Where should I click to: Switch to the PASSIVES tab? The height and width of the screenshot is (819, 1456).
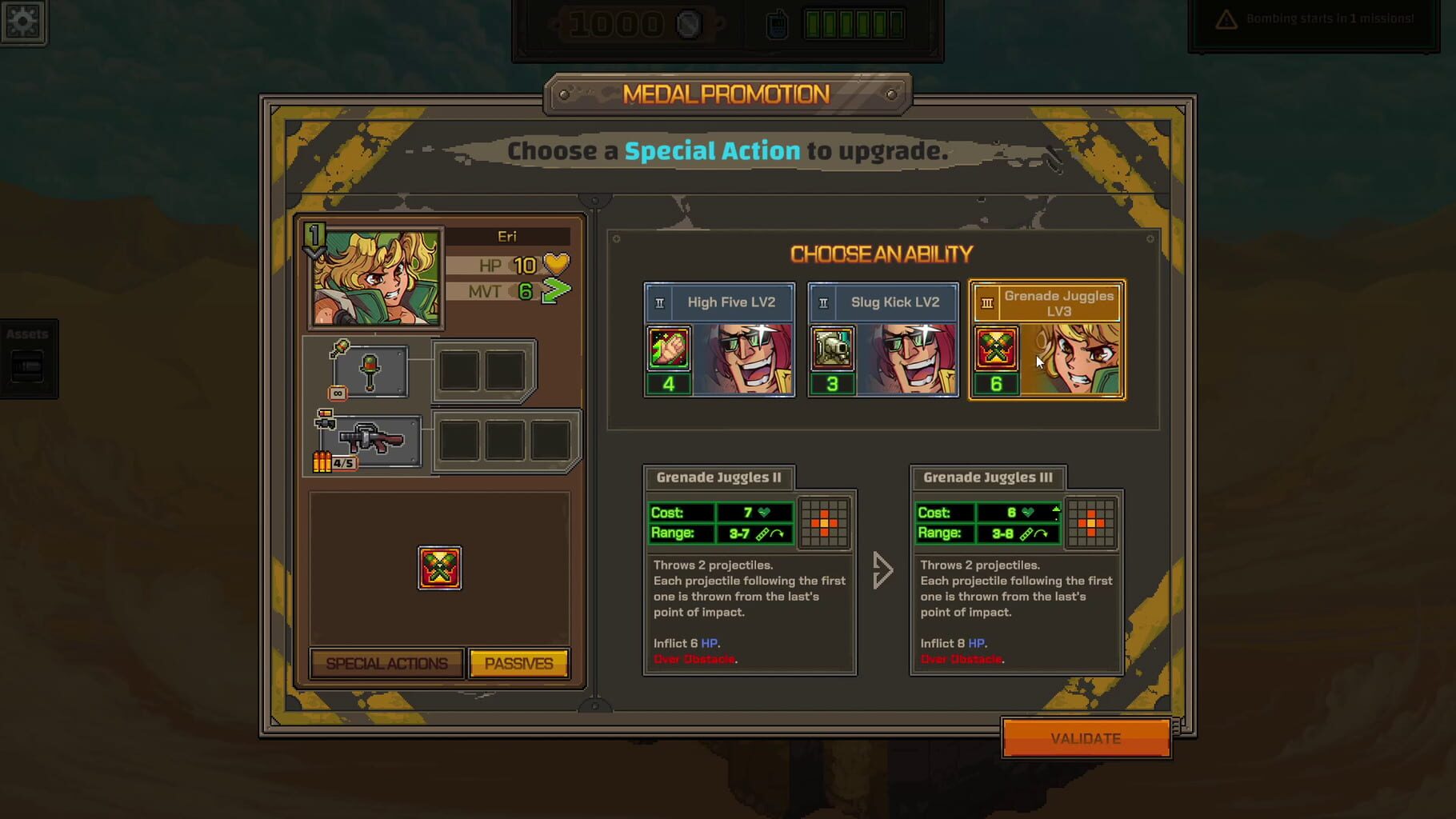tap(519, 663)
